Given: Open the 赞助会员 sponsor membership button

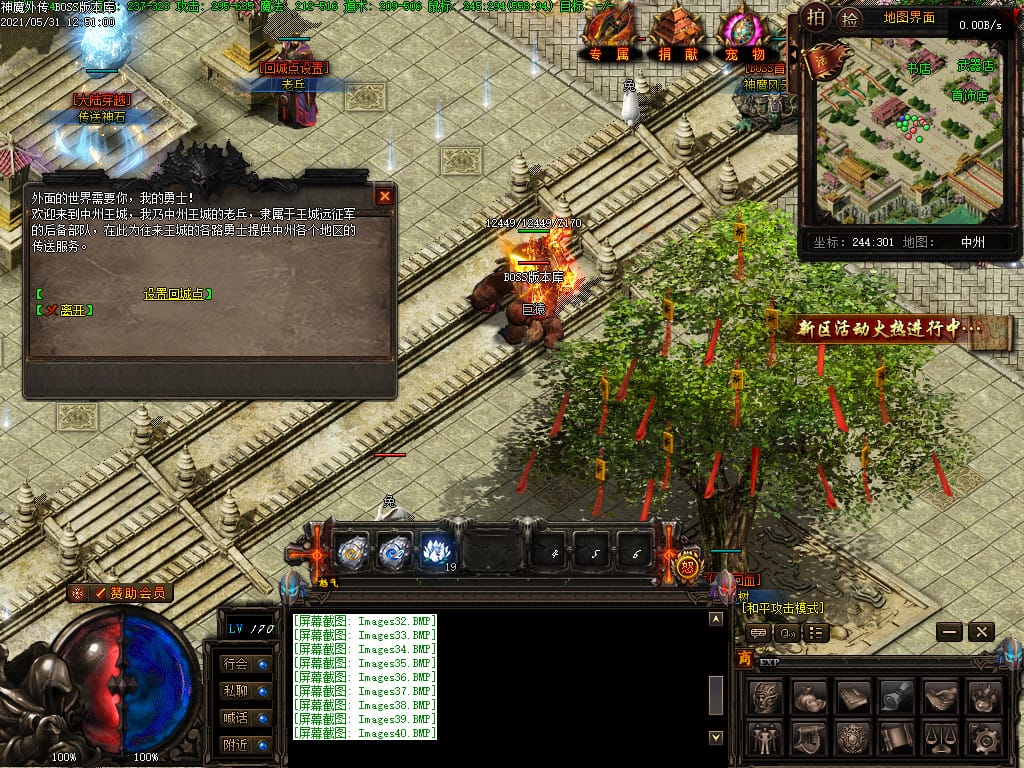Looking at the screenshot, I should [x=121, y=593].
